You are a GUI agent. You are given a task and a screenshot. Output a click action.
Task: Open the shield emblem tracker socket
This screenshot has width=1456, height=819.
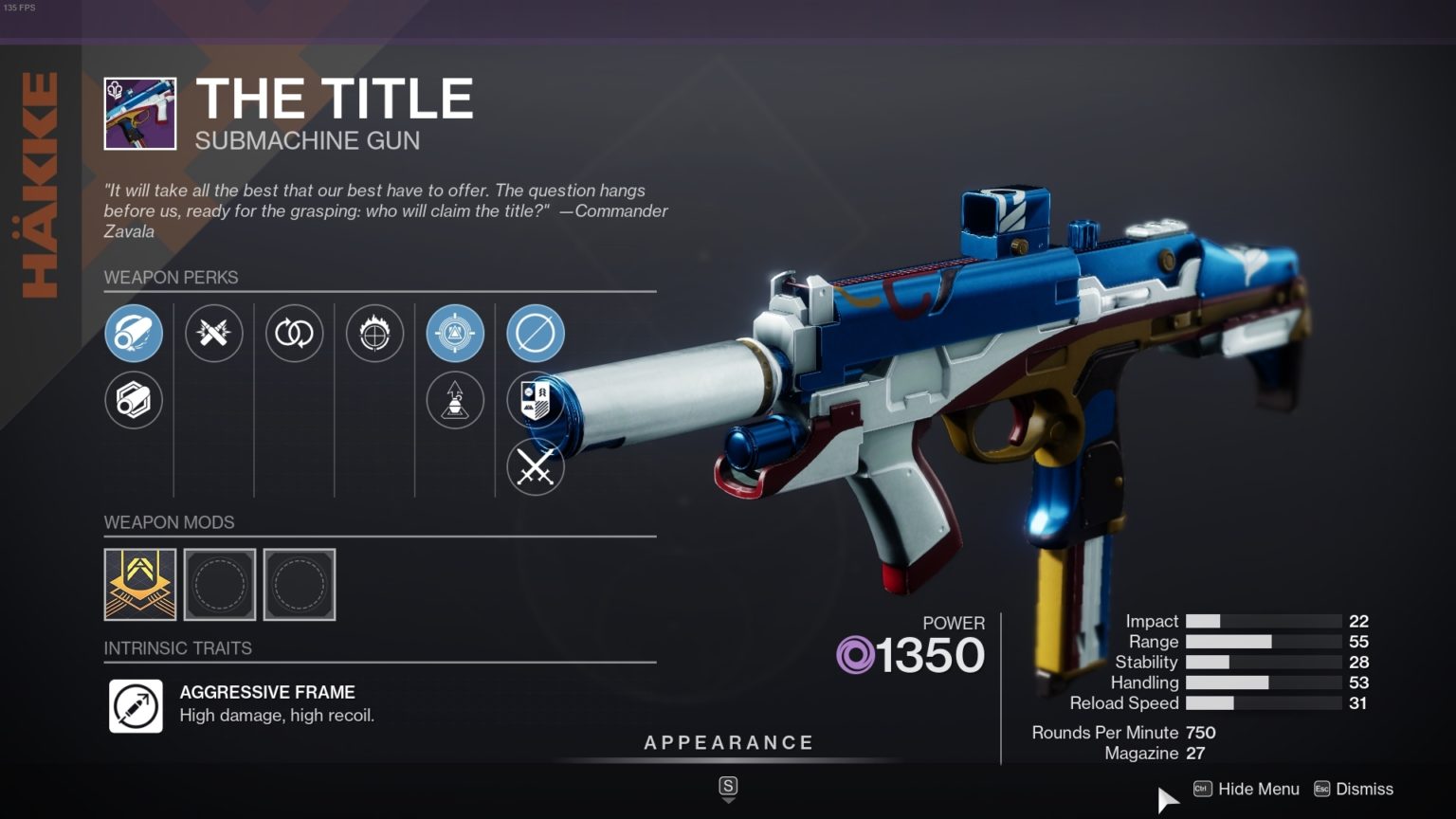[x=536, y=400]
